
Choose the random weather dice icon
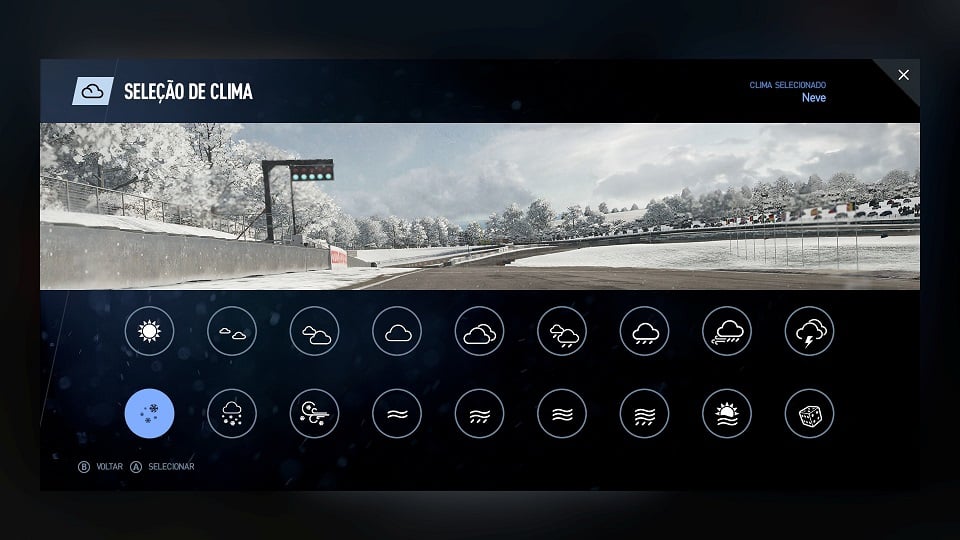809,413
